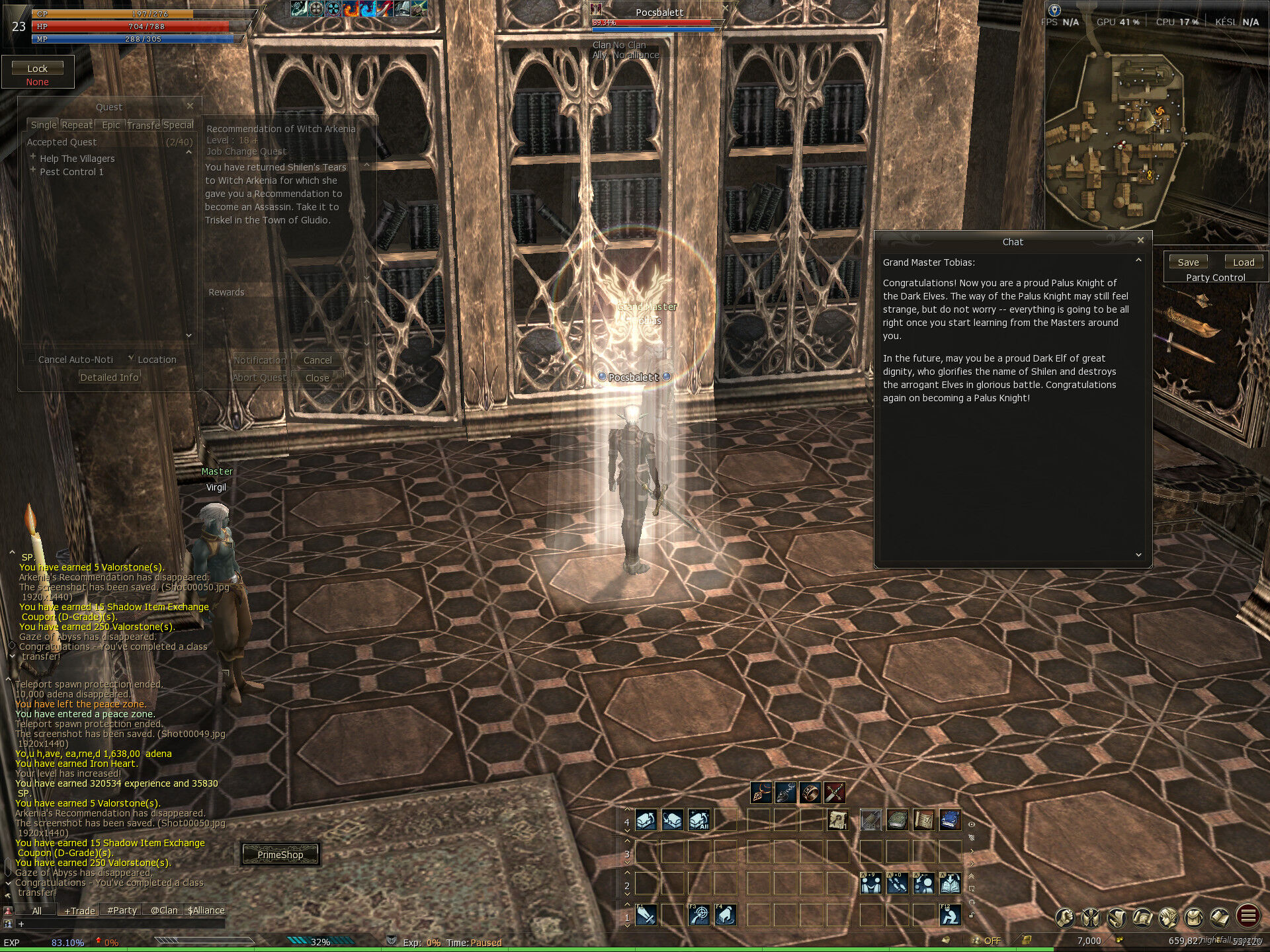Open the red main menu button
Viewport: 1270px width, 952px height.
[x=1248, y=916]
